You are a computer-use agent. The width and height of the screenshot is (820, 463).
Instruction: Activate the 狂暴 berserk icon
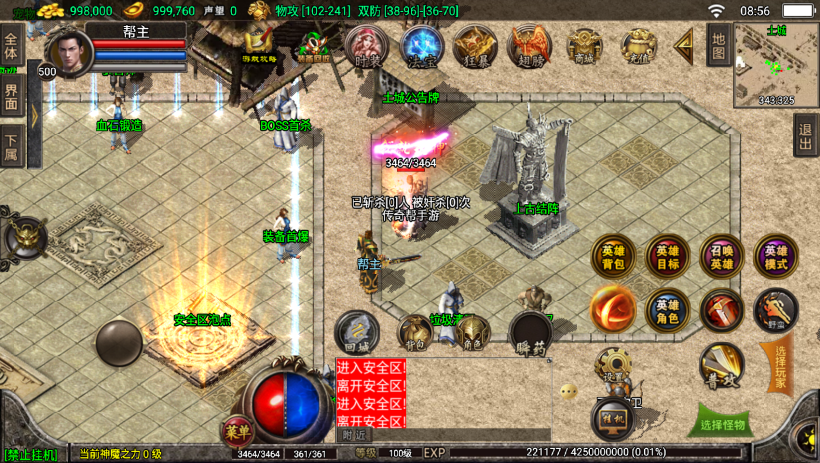474,46
